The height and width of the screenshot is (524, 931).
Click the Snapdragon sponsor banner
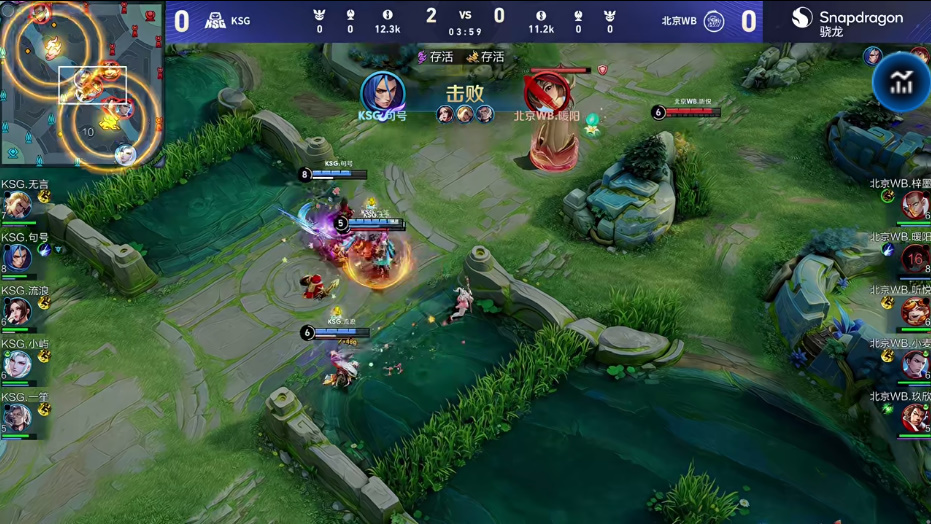(846, 21)
